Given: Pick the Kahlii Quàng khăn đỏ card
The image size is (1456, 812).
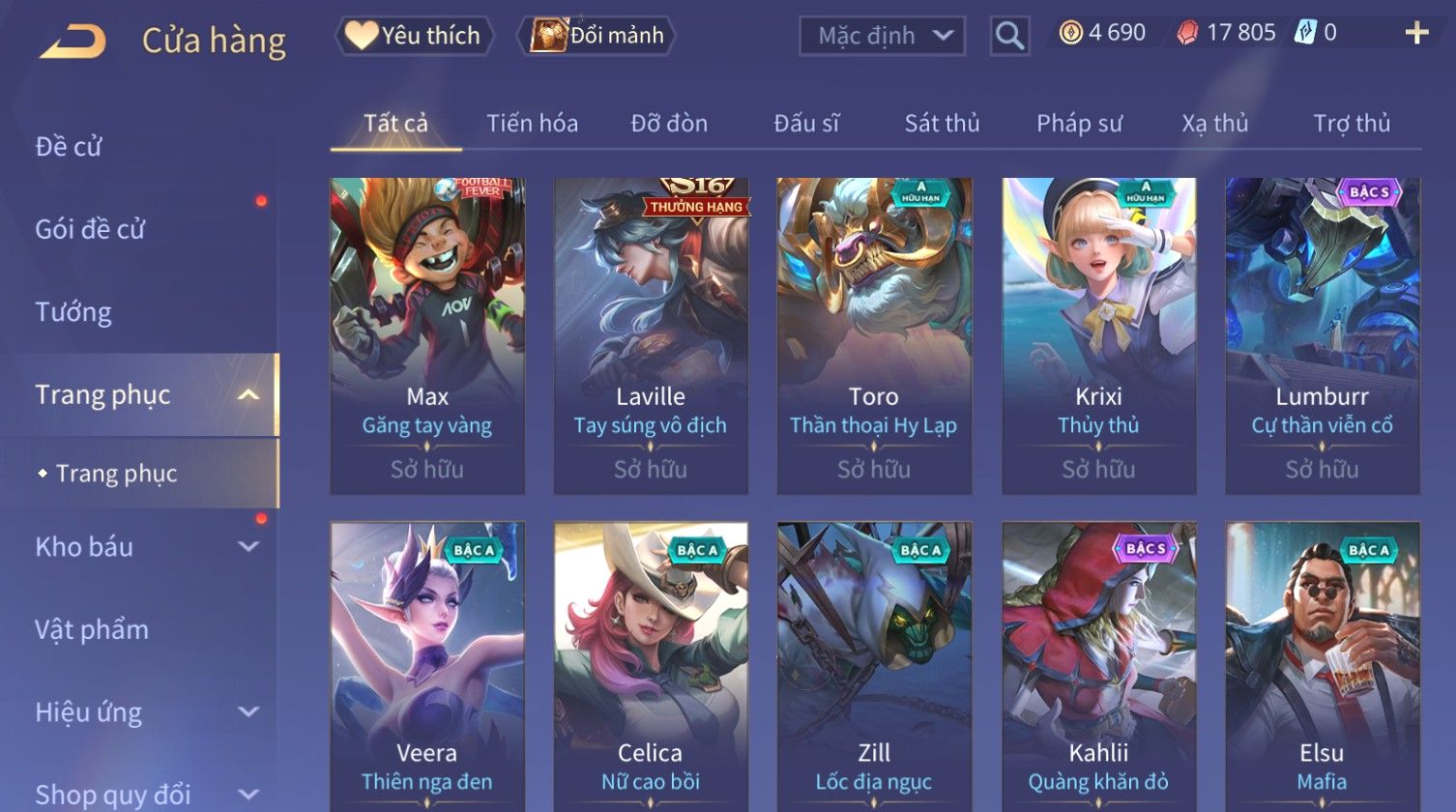Looking at the screenshot, I should pyautogui.click(x=1098, y=667).
